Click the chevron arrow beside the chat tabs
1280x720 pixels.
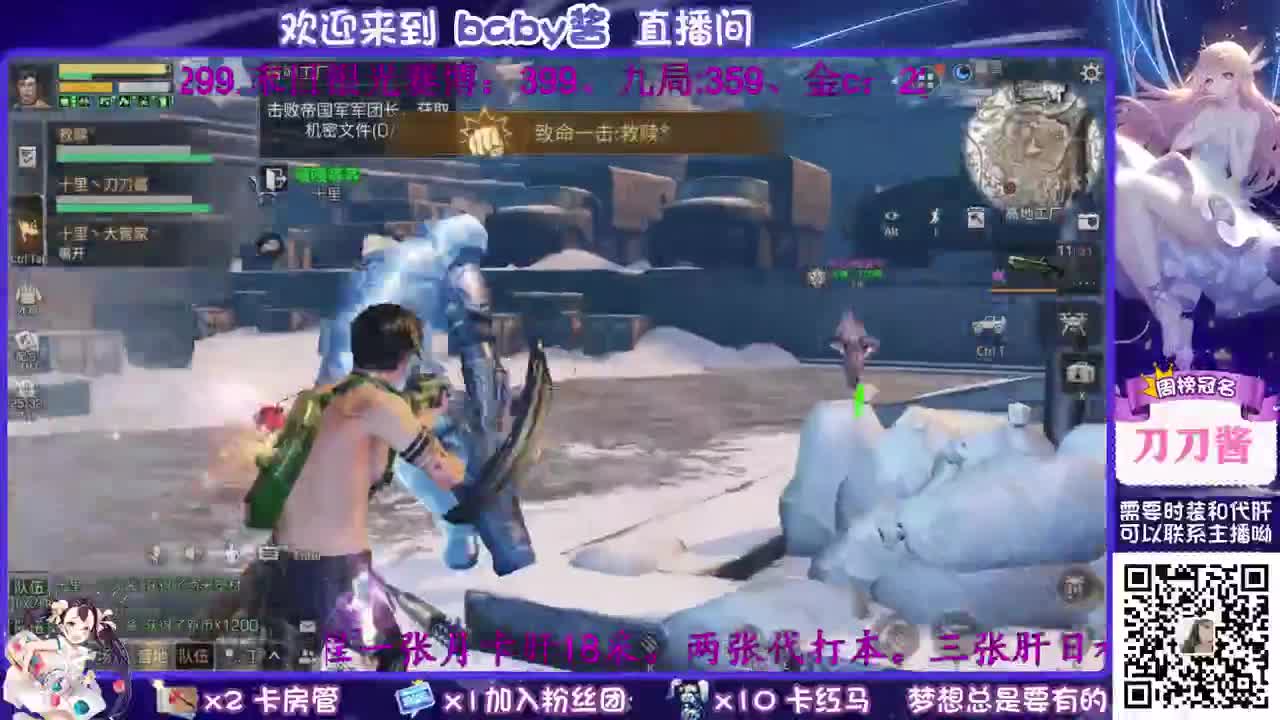pyautogui.click(x=274, y=656)
